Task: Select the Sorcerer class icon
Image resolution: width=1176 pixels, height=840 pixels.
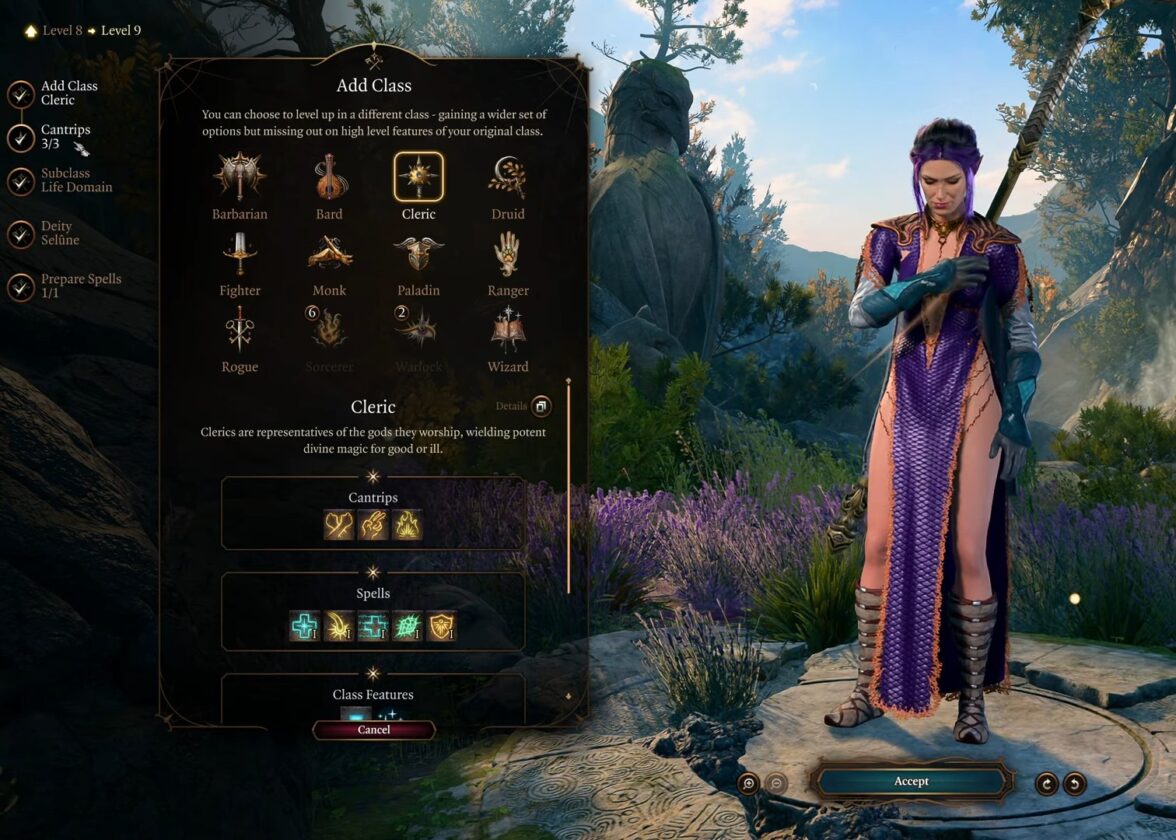Action: (329, 331)
